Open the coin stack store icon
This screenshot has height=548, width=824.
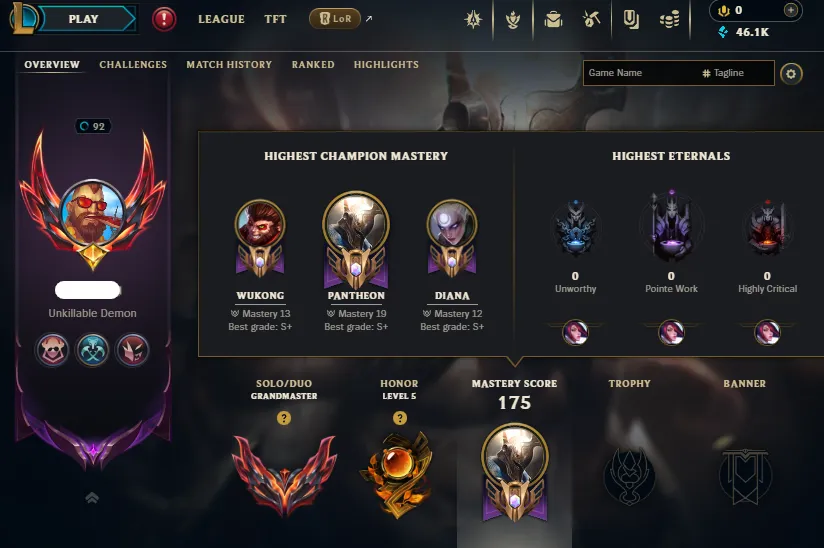click(670, 19)
